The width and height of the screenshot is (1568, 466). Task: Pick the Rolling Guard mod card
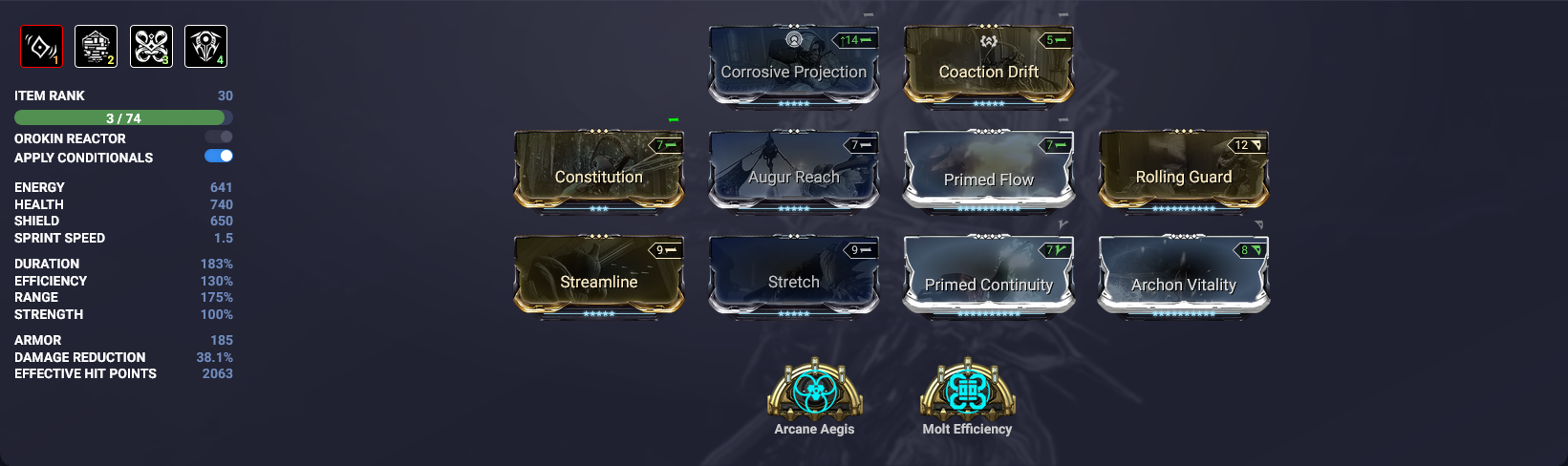(x=1183, y=172)
